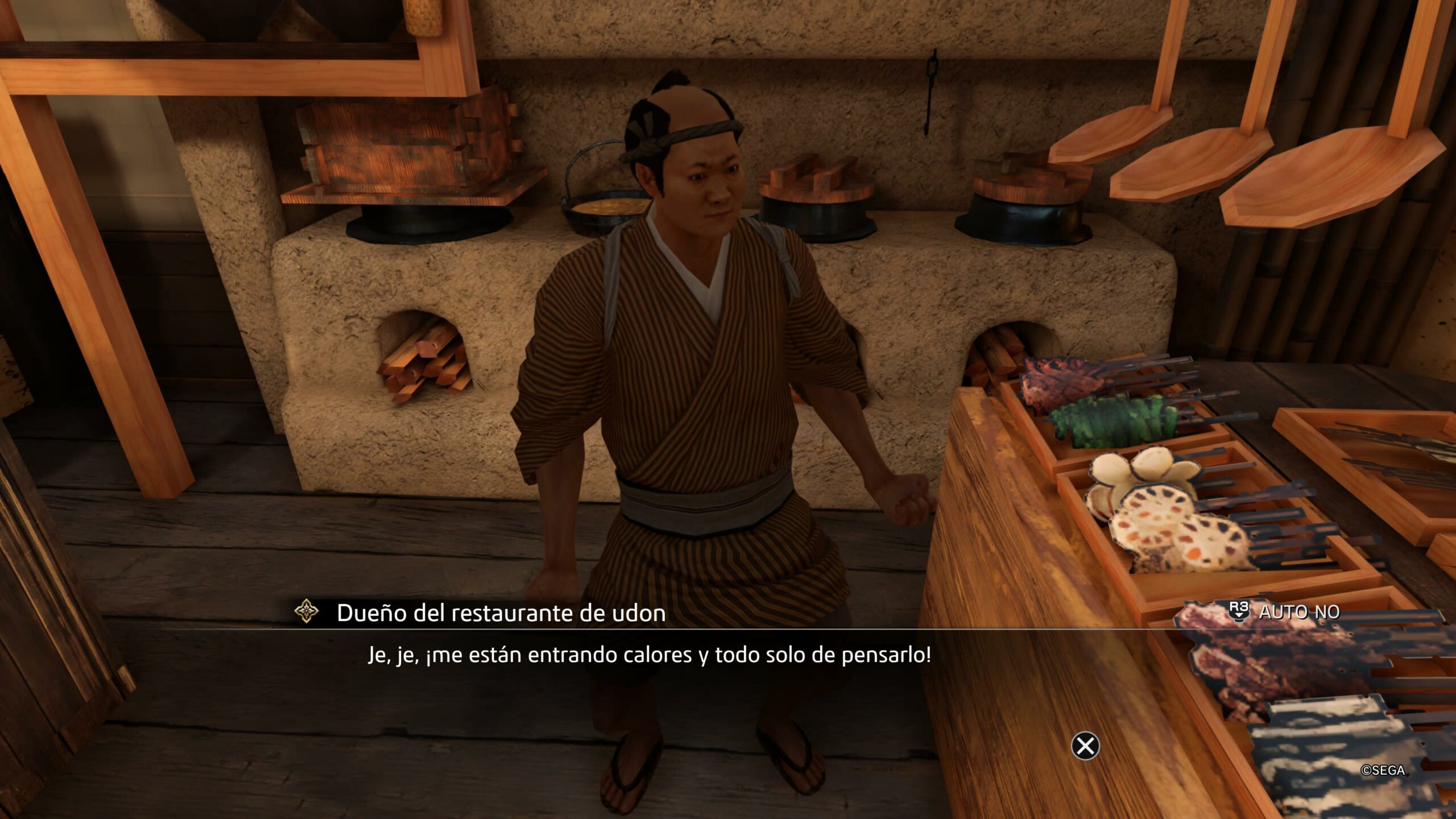The image size is (1456, 819).
Task: Toggle the AUTO NO dialogue auto-advance label
Action: pos(1299,612)
